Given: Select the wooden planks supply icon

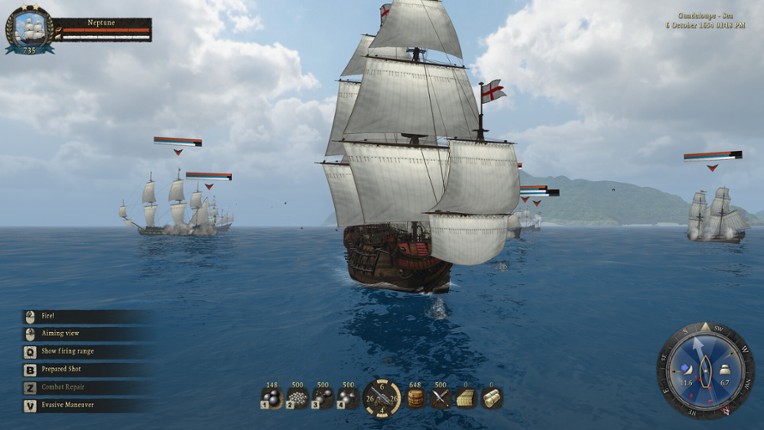Looking at the screenshot, I should pyautogui.click(x=466, y=398).
